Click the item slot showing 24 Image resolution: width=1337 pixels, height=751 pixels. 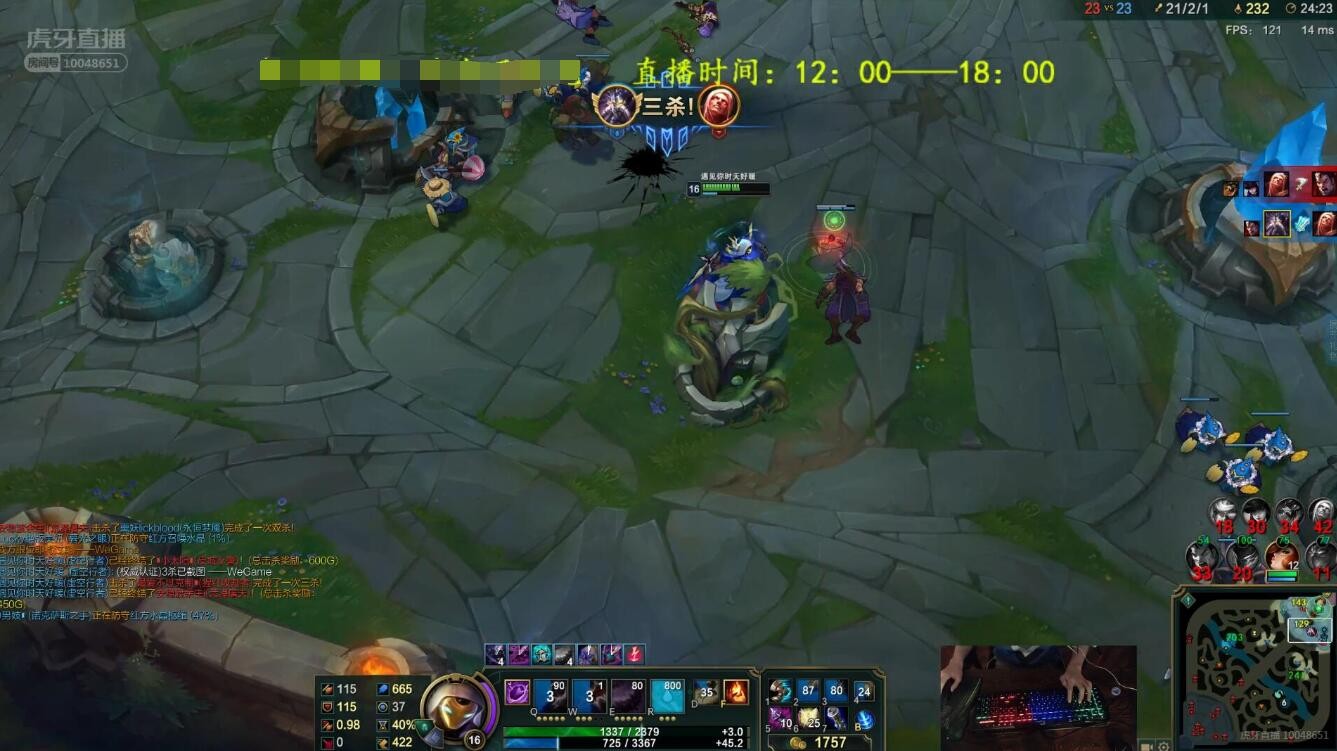click(x=864, y=691)
